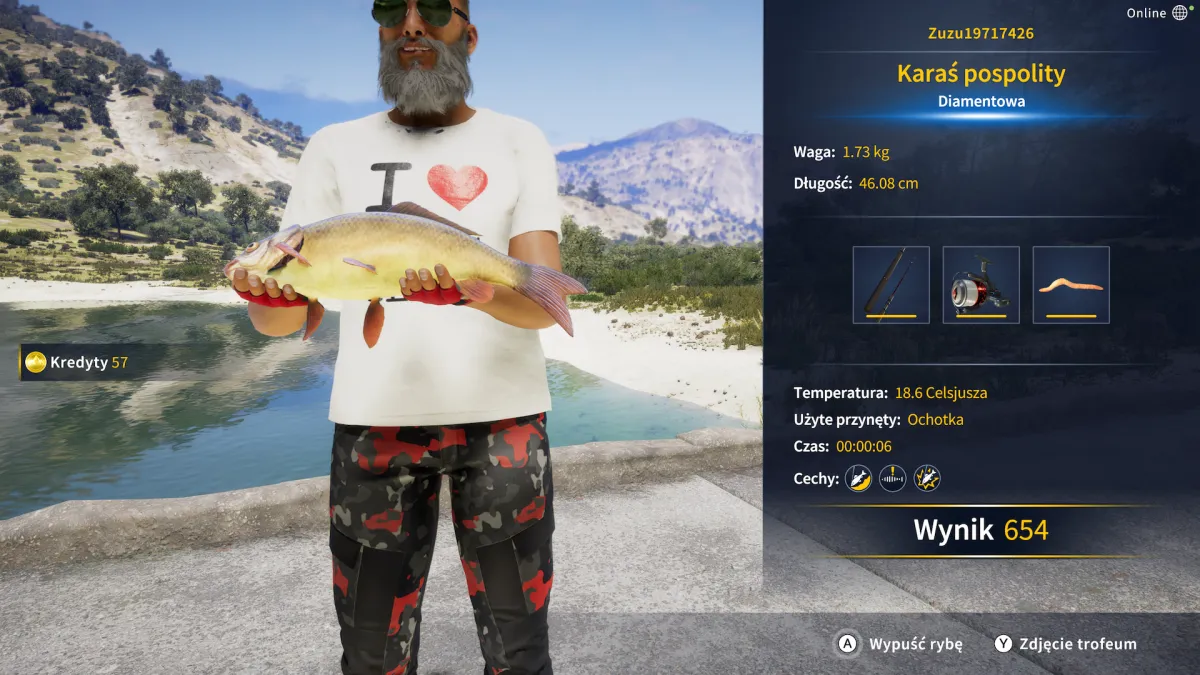Viewport: 1200px width, 675px height.
Task: Click the Online globe status icon
Action: 1181,13
